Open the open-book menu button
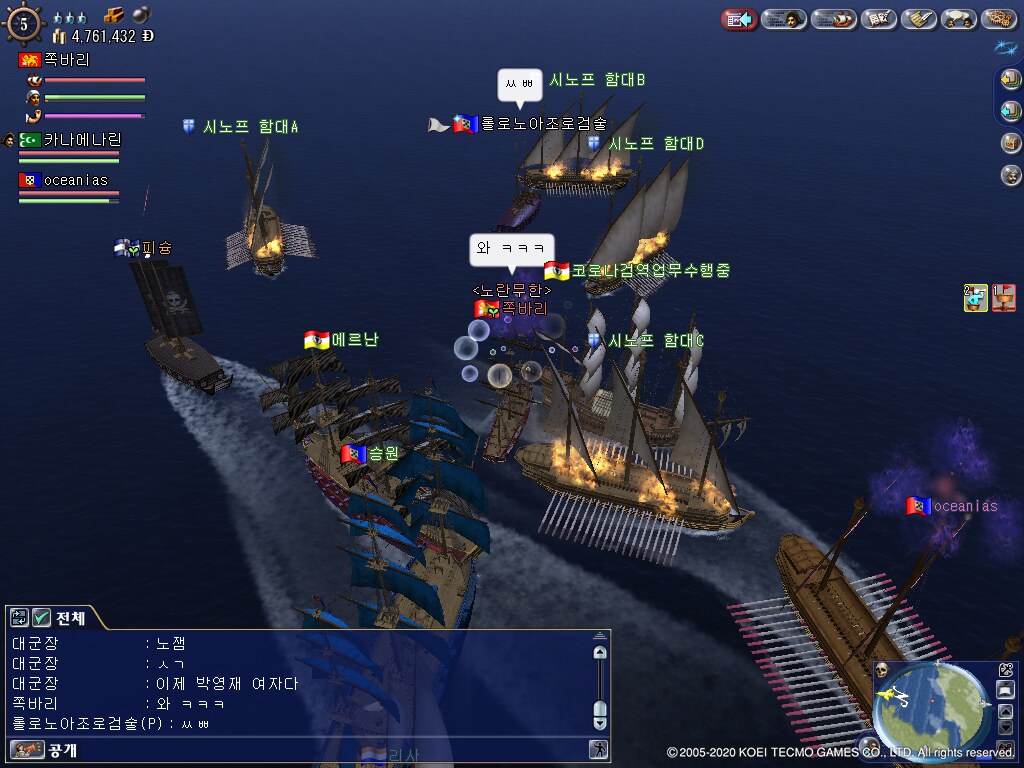The height and width of the screenshot is (768, 1024). 878,19
